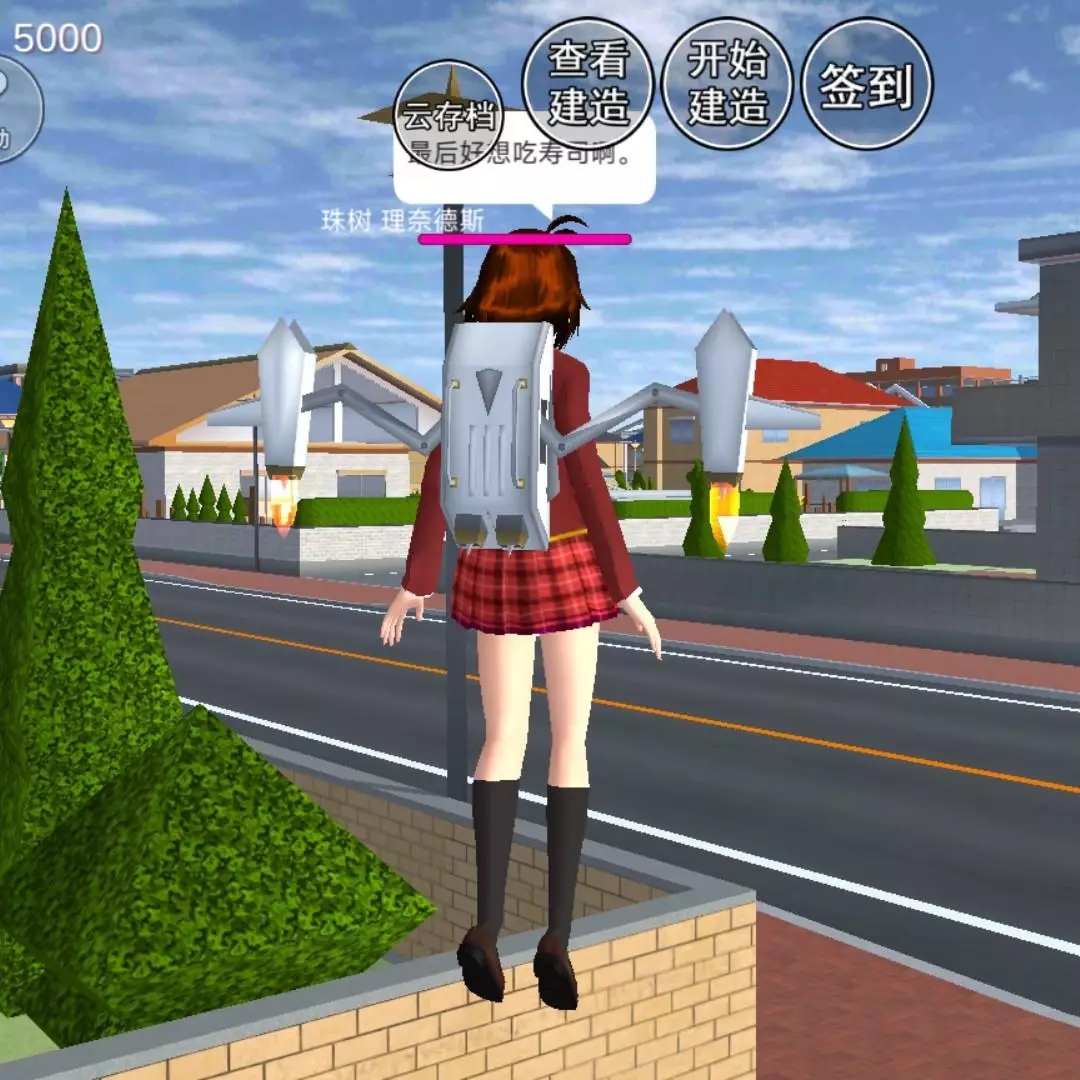Image resolution: width=1080 pixels, height=1080 pixels.
Task: Tap the round button cut off at left edge
Action: tap(14, 110)
